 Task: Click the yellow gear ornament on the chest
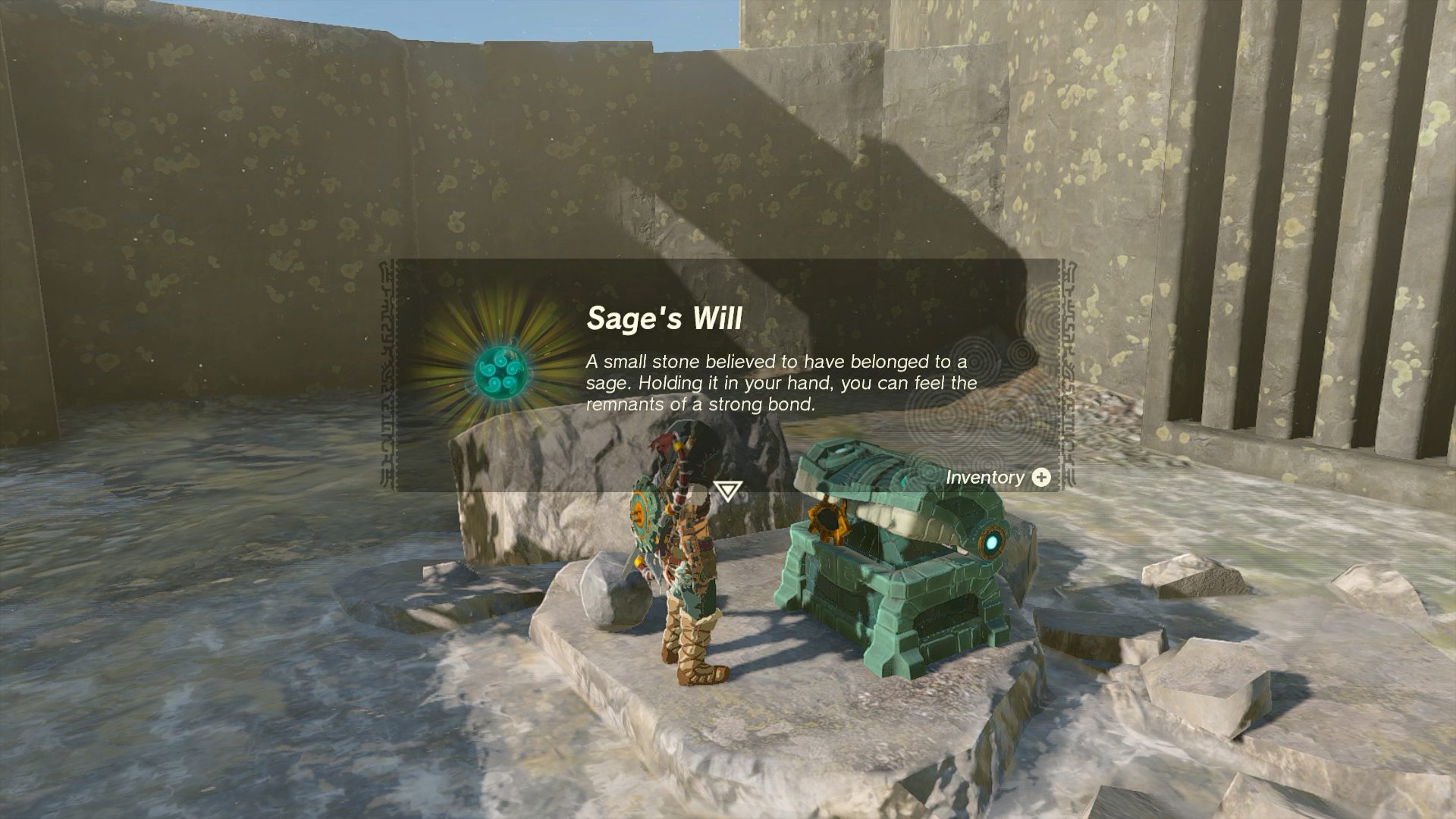[x=827, y=522]
